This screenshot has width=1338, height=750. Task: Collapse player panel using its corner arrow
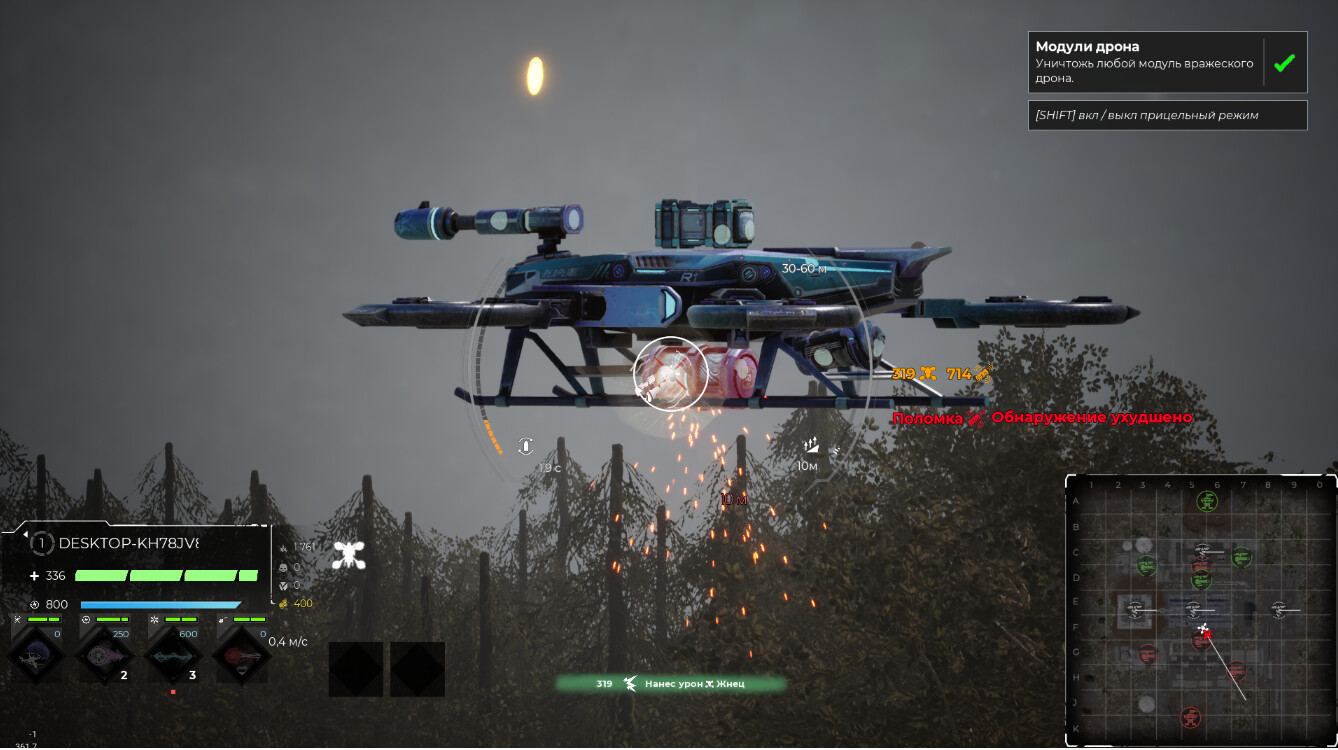[x=25, y=533]
